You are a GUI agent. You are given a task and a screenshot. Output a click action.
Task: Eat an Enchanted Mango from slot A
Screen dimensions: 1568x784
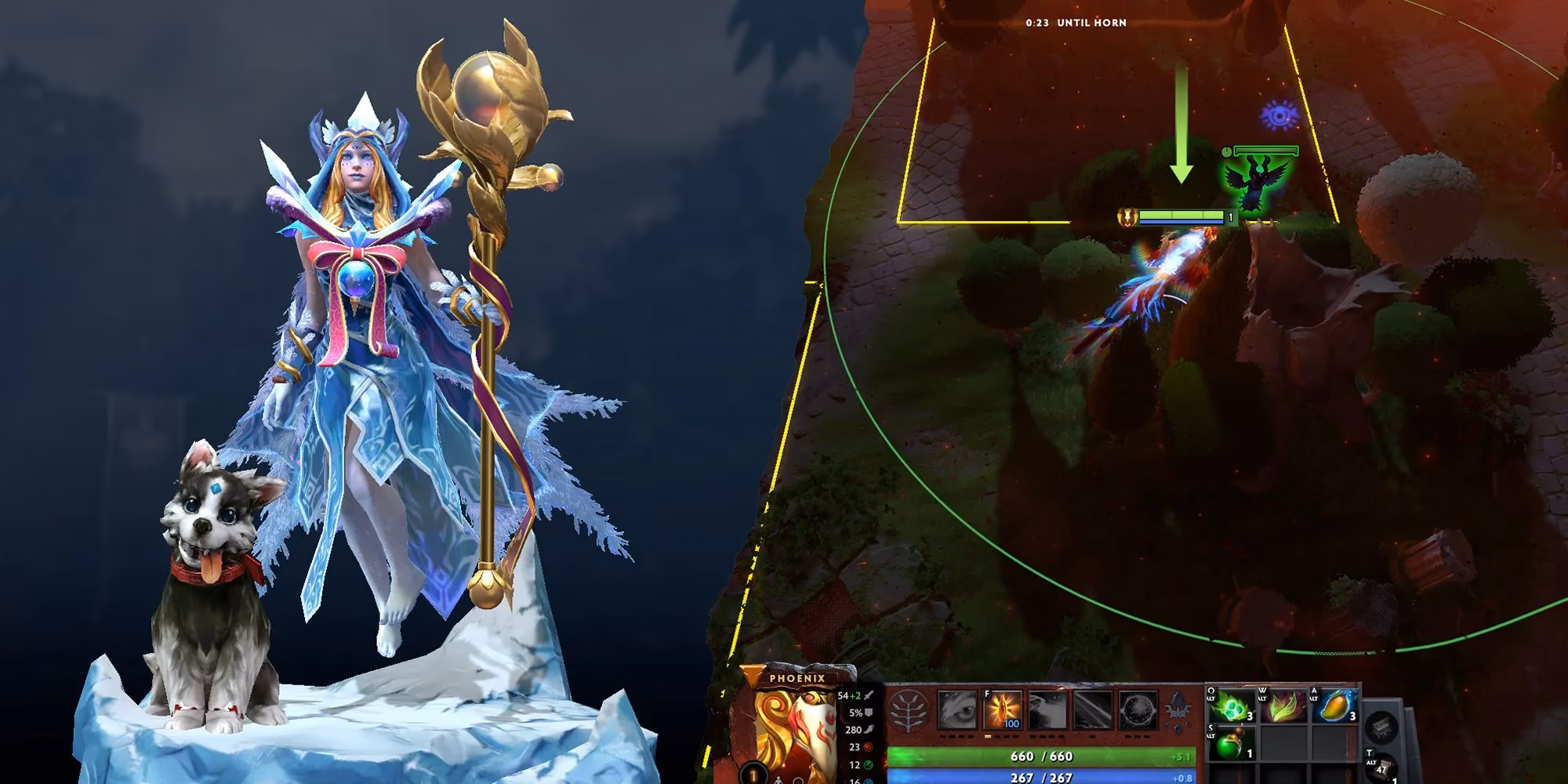click(1338, 706)
